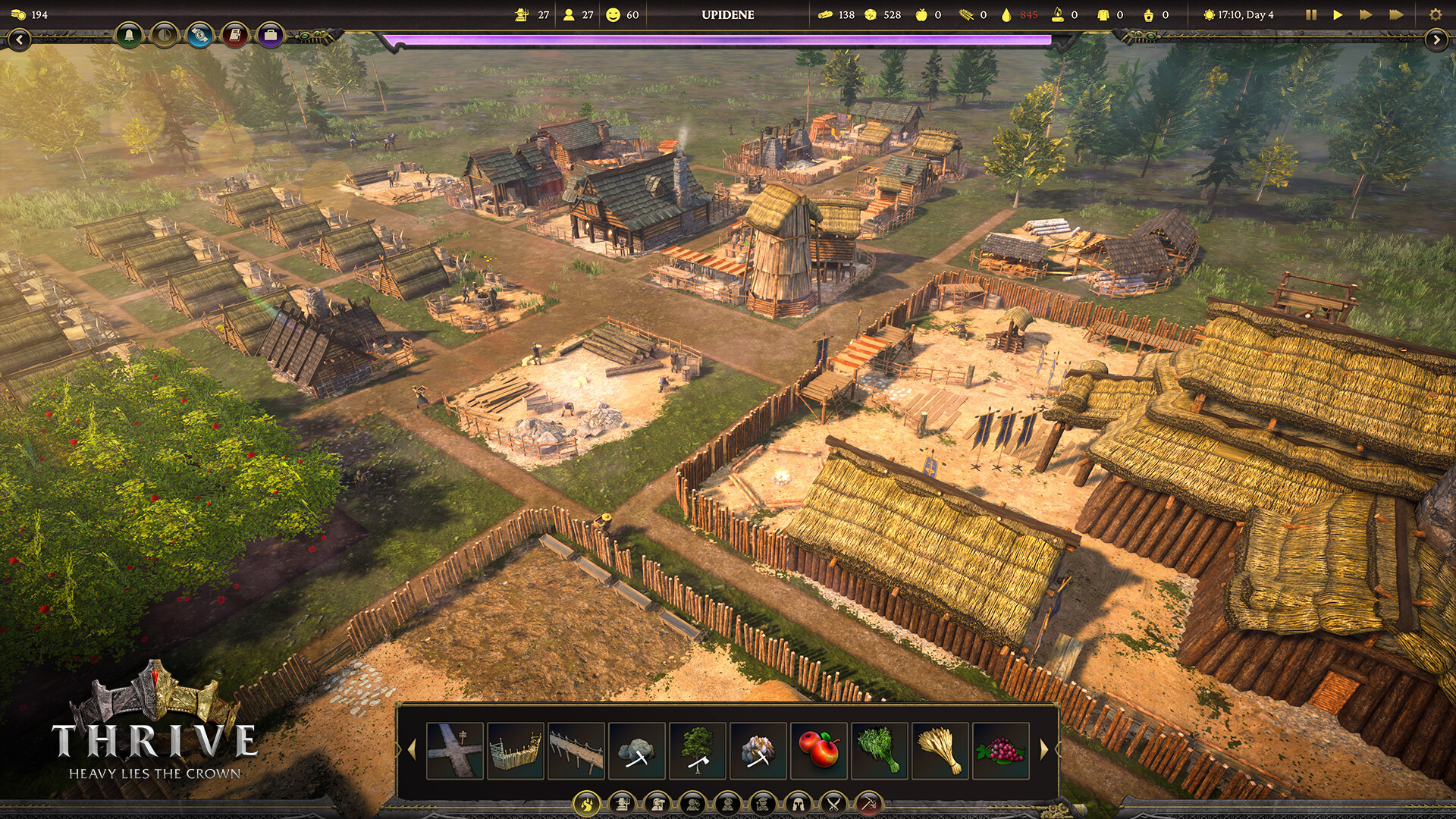Open the red journal book panel
Image resolution: width=1456 pixels, height=819 pixels.
235,35
